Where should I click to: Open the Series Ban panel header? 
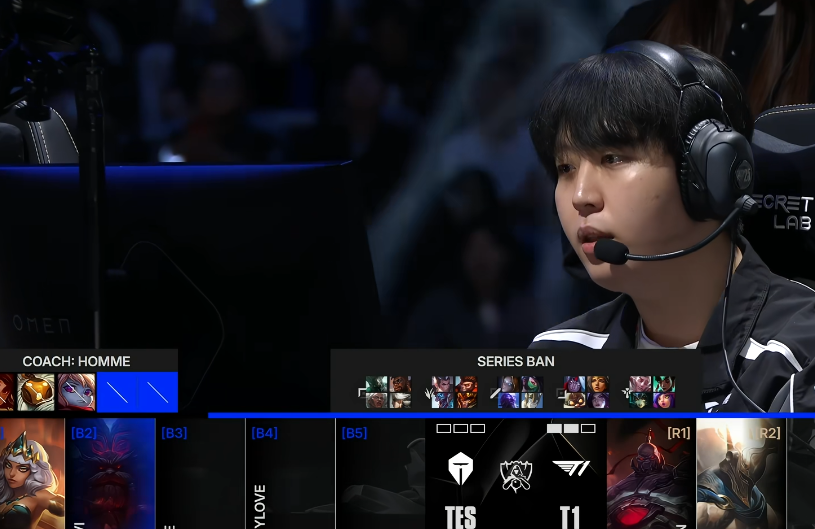[x=516, y=361]
